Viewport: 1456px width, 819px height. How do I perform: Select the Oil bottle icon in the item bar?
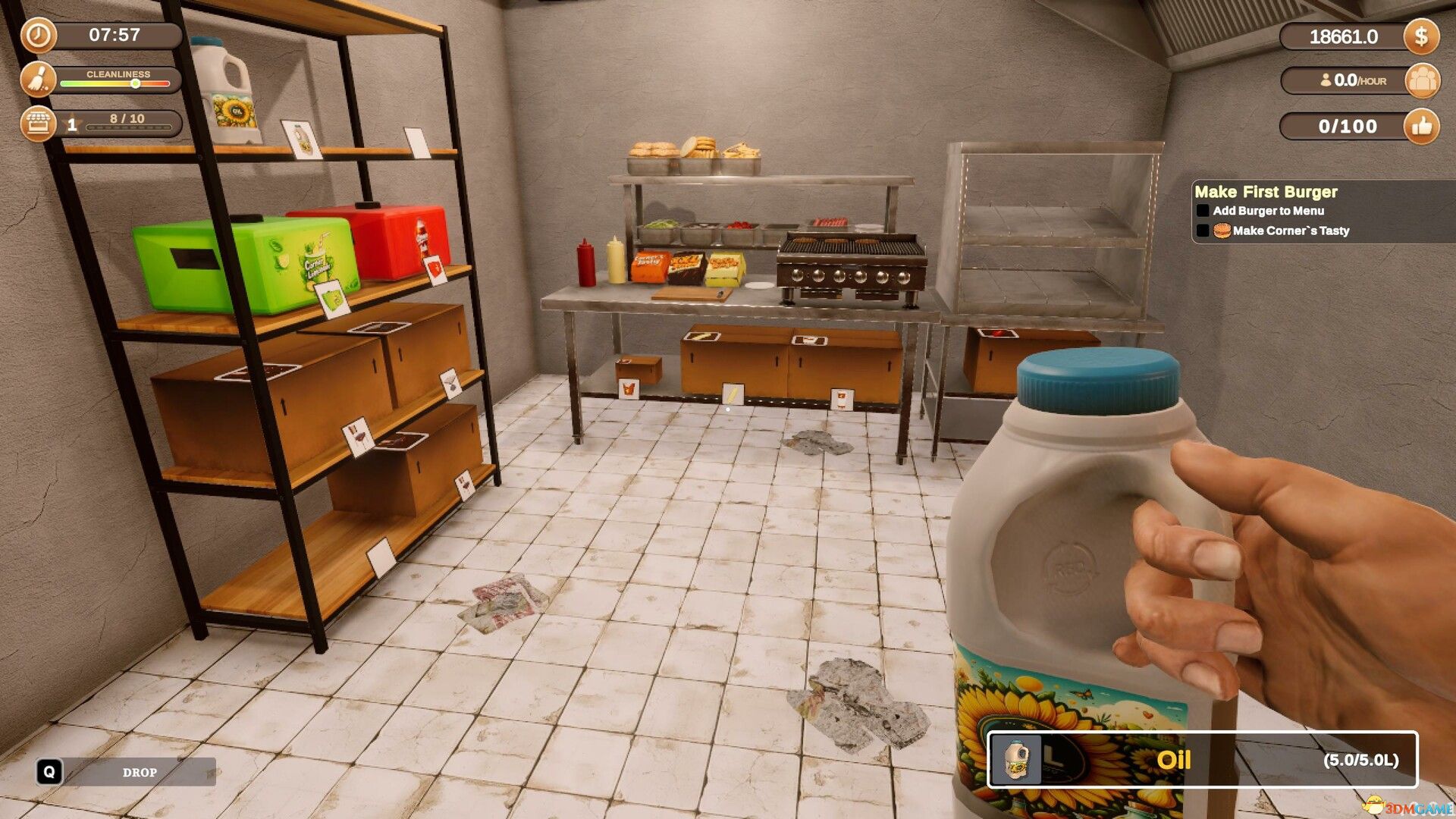coord(1016,760)
